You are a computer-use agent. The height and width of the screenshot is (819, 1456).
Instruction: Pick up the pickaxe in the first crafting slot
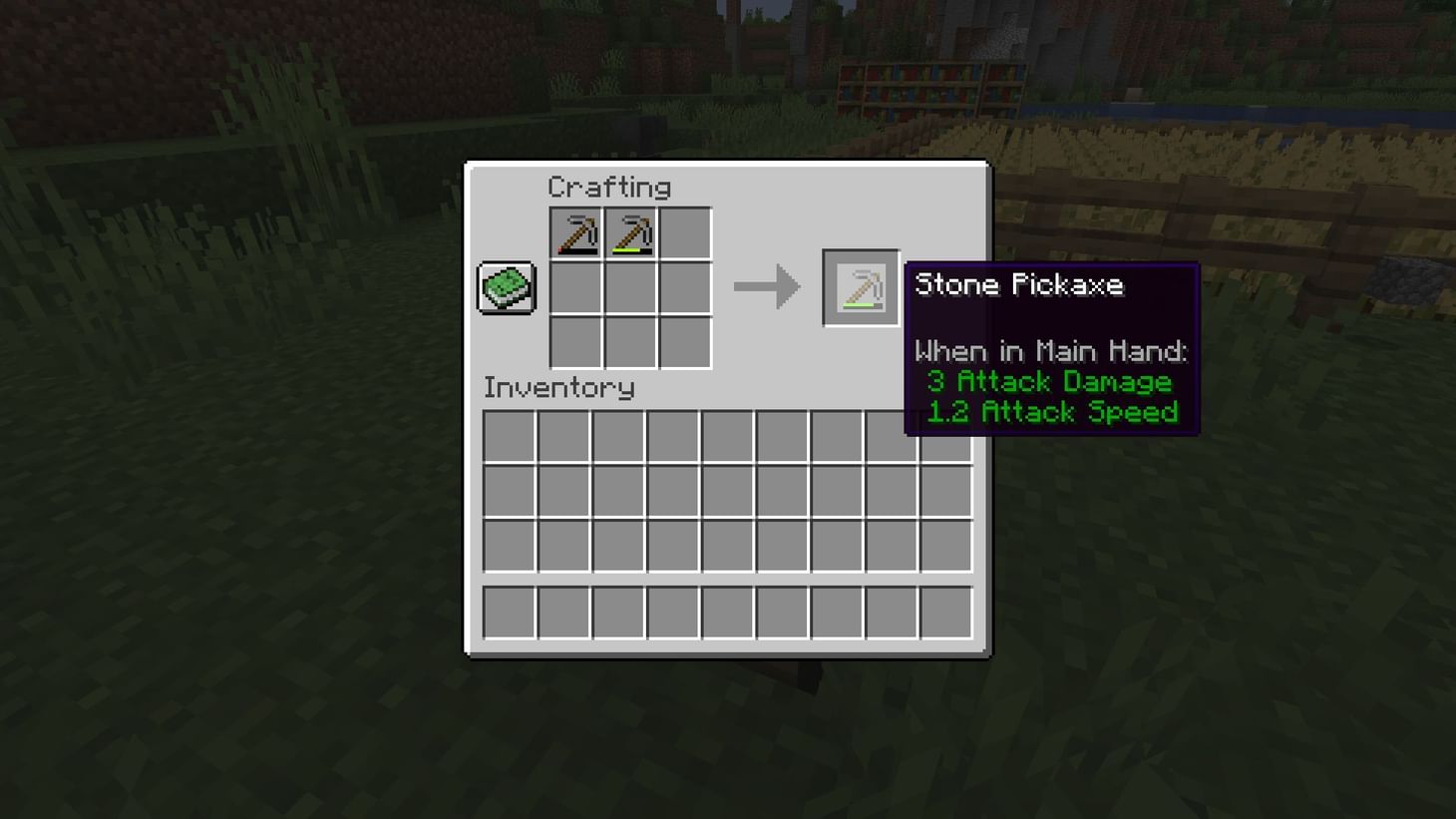576,232
